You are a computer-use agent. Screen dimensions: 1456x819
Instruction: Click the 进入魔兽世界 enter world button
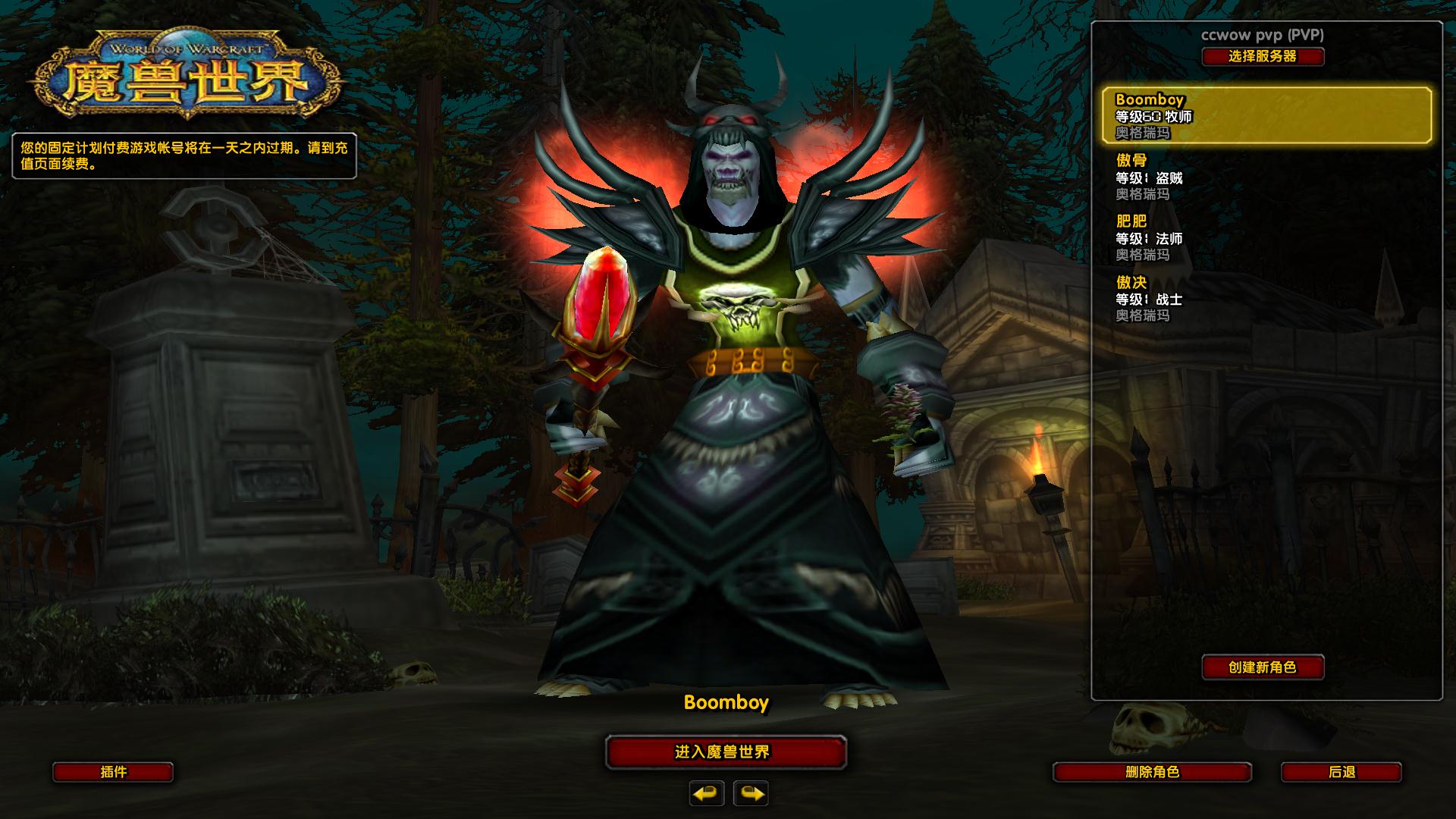[726, 752]
